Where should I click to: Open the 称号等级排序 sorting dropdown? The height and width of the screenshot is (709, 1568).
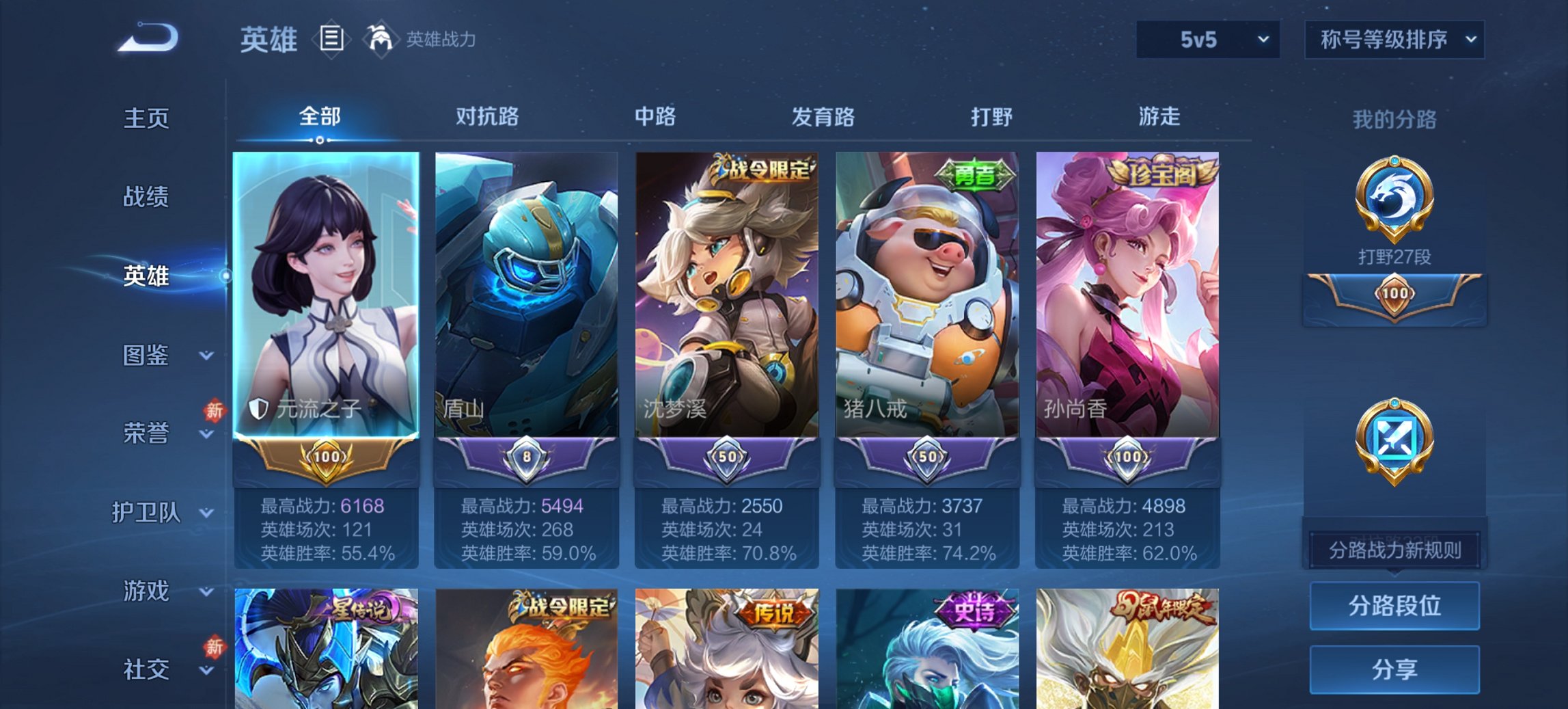tap(1394, 41)
